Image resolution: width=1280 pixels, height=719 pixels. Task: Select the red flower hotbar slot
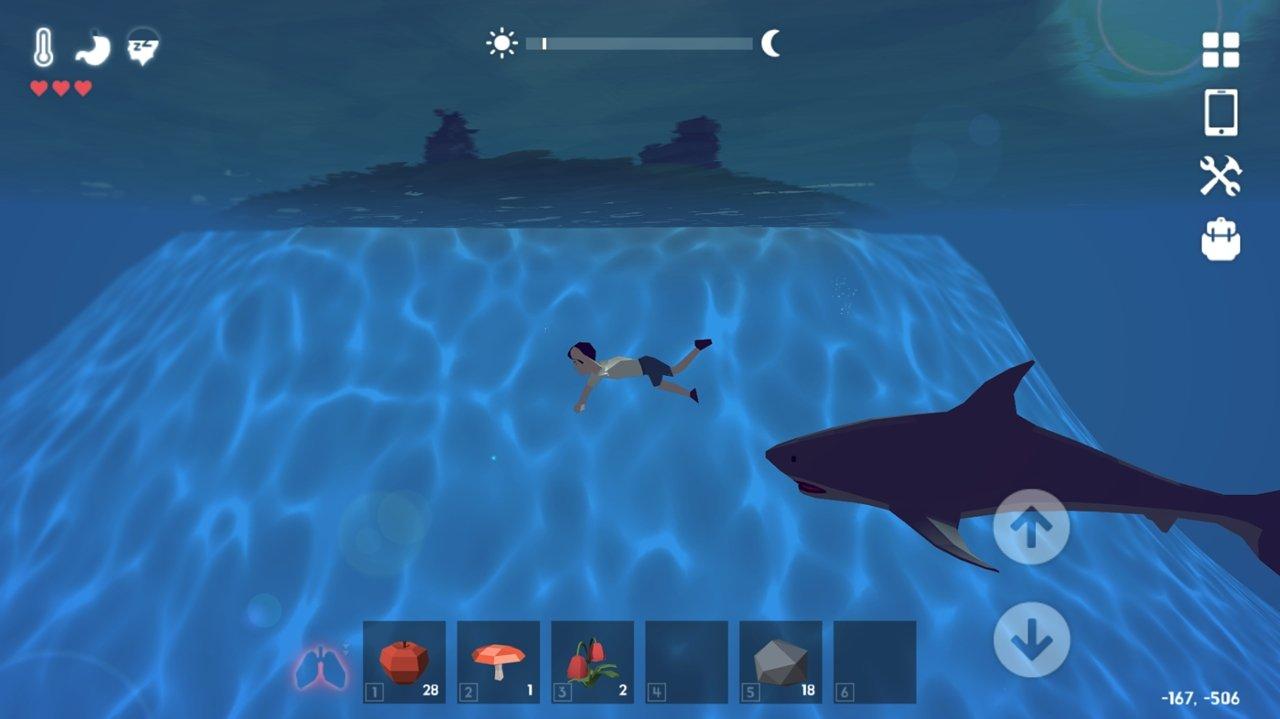592,661
